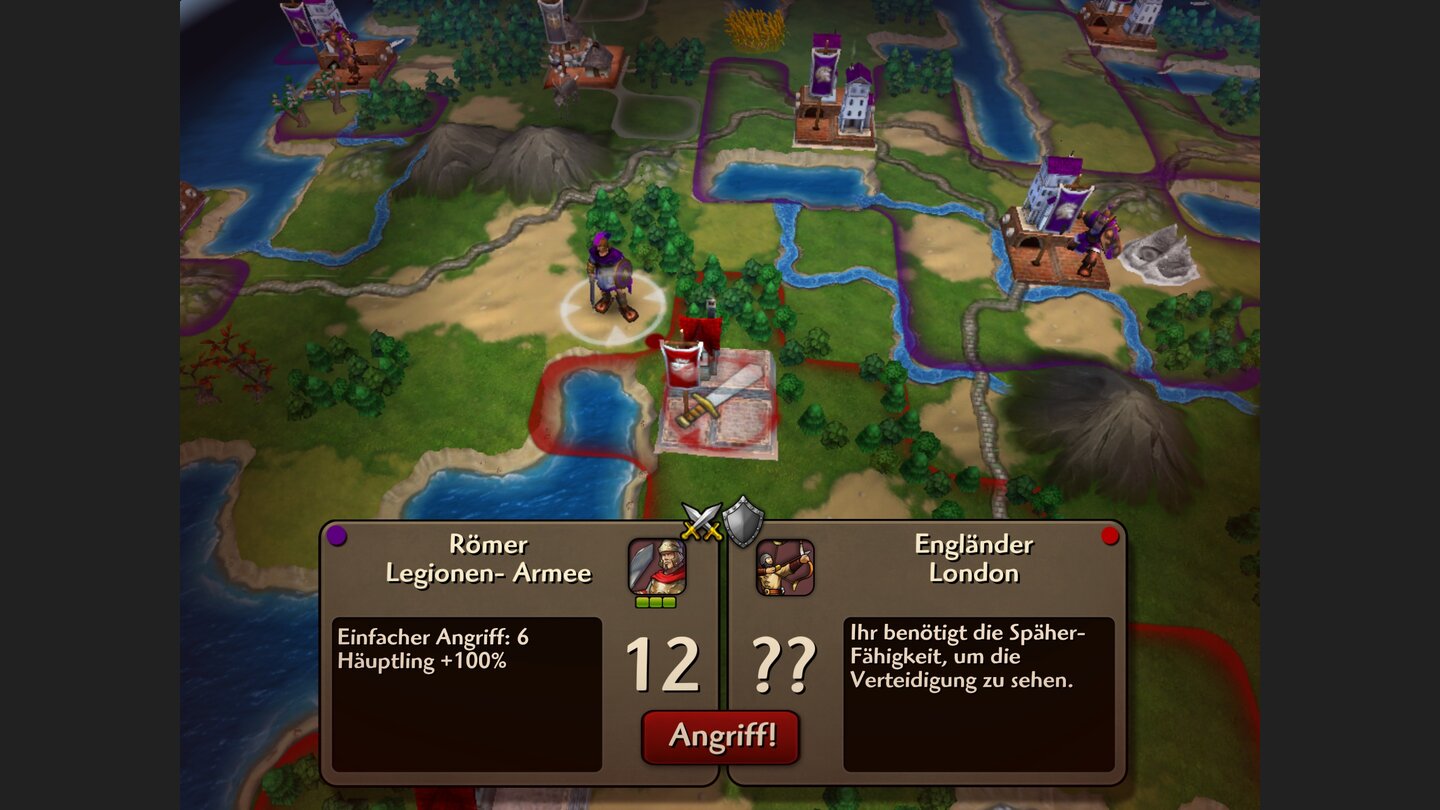The image size is (1440, 810).
Task: Select the 'Römer Legionen- Armee' header
Action: coord(487,560)
